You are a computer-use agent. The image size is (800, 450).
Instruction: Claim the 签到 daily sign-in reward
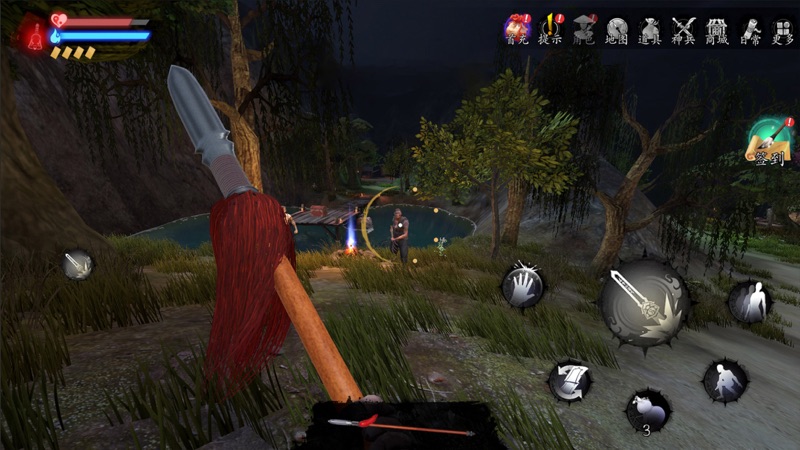tap(769, 142)
